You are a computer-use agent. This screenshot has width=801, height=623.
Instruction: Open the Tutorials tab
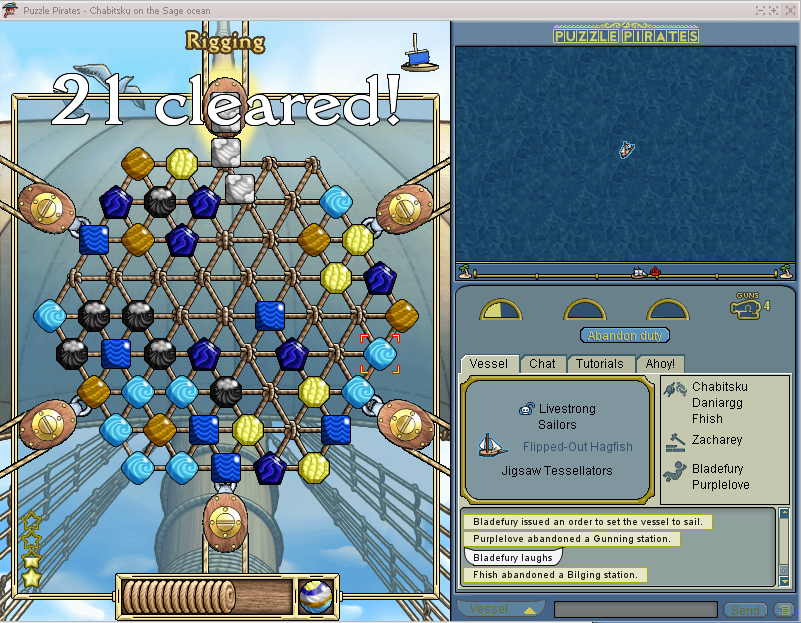599,364
